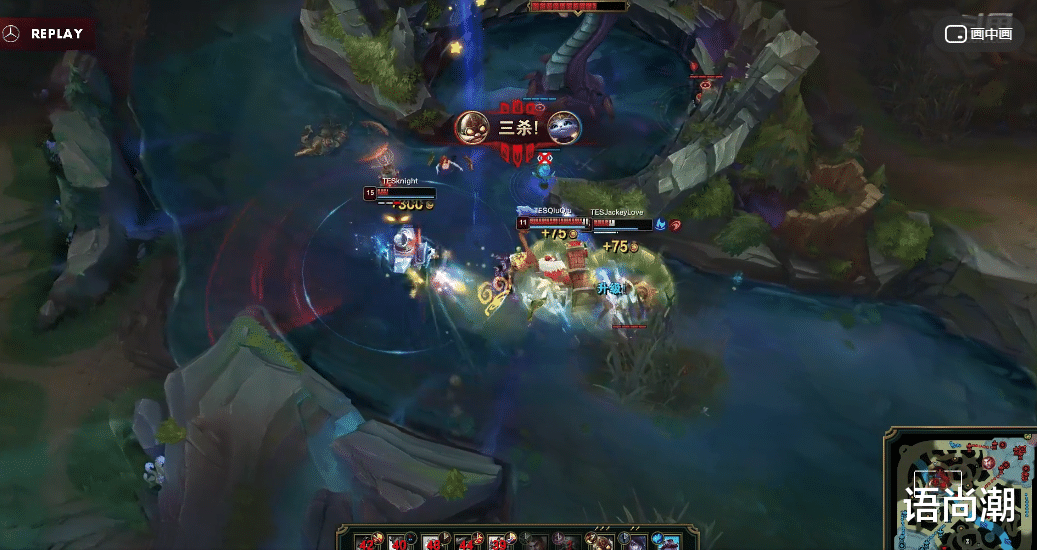Click the minimap in the corner
The height and width of the screenshot is (550, 1037).
tap(960, 490)
